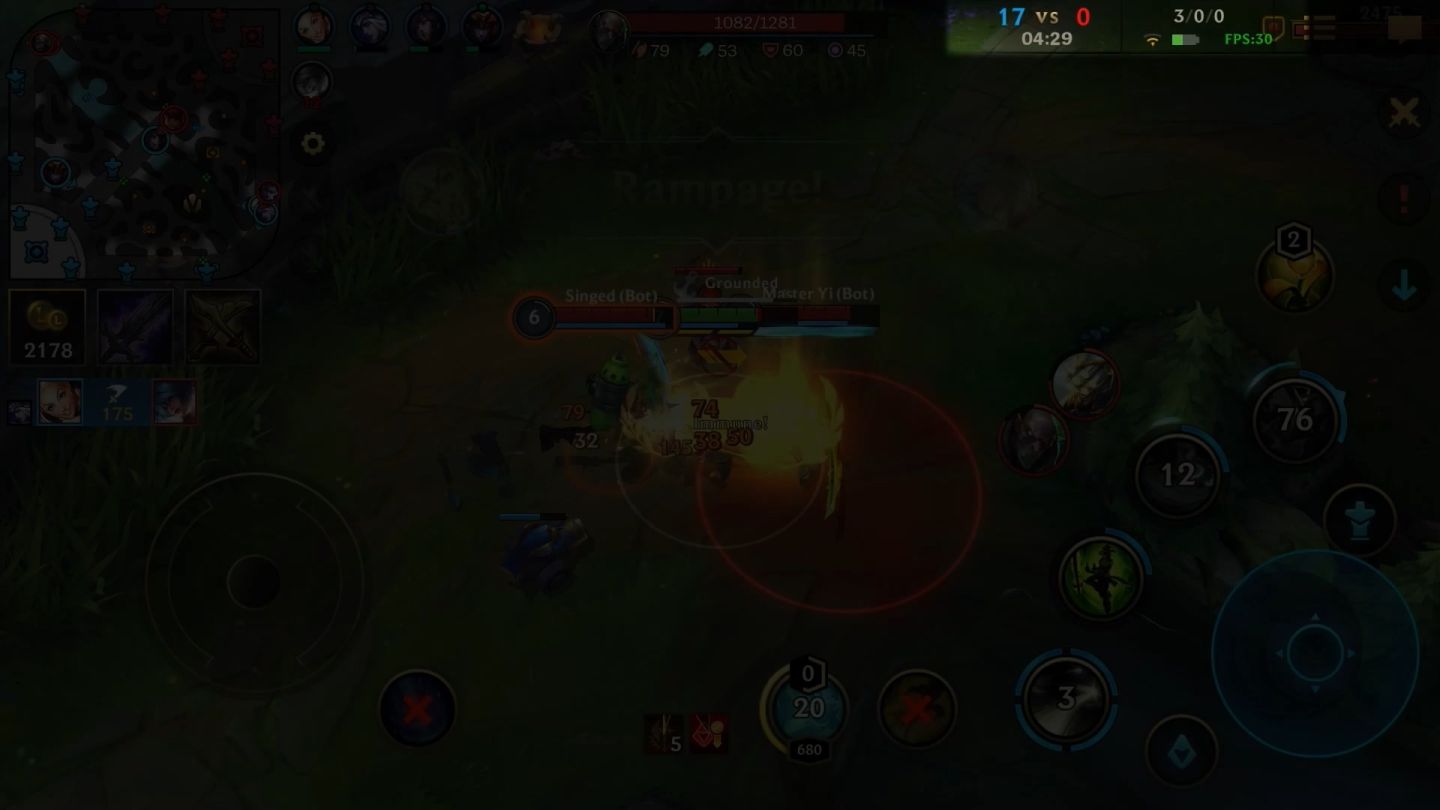Send the crossed-swords attack ping
Image resolution: width=1440 pixels, height=810 pixels.
1404,113
